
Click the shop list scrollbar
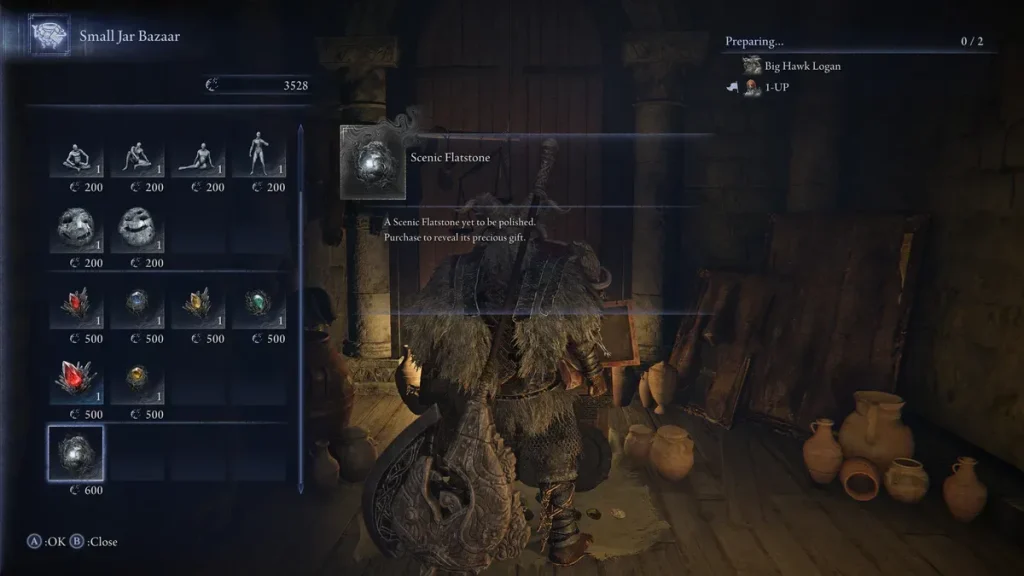(301, 300)
